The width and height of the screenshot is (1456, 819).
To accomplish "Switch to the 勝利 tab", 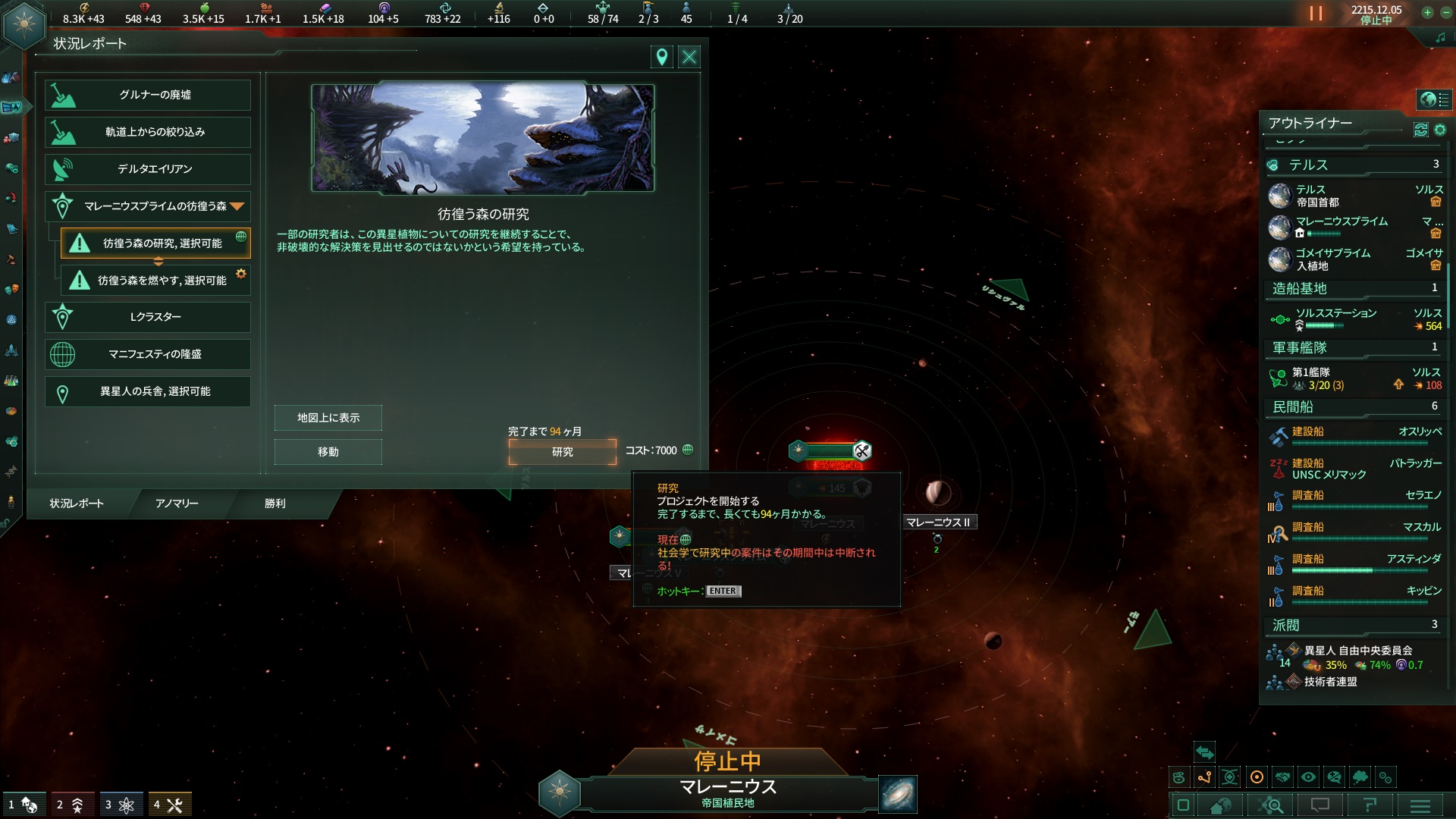I will point(275,504).
